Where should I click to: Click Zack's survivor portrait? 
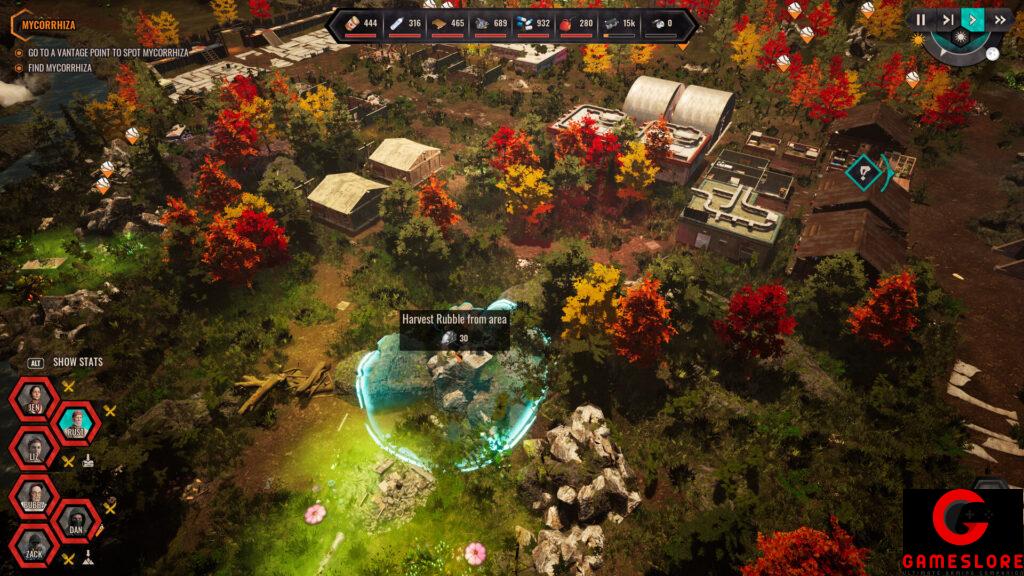(x=35, y=546)
